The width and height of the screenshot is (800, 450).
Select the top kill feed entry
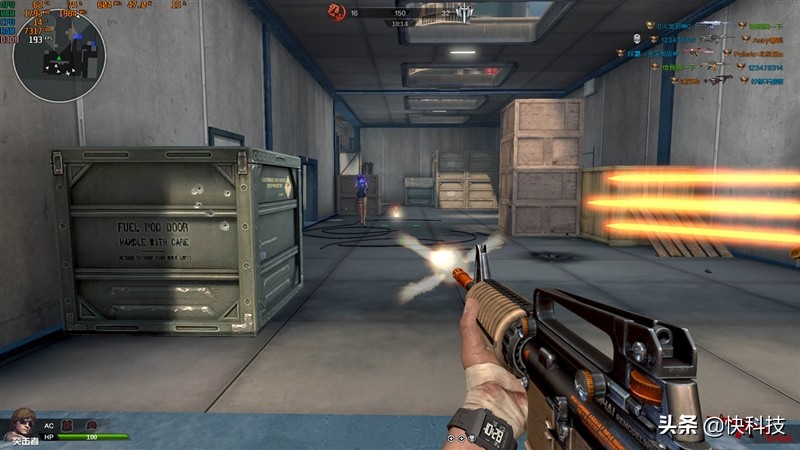pos(710,25)
